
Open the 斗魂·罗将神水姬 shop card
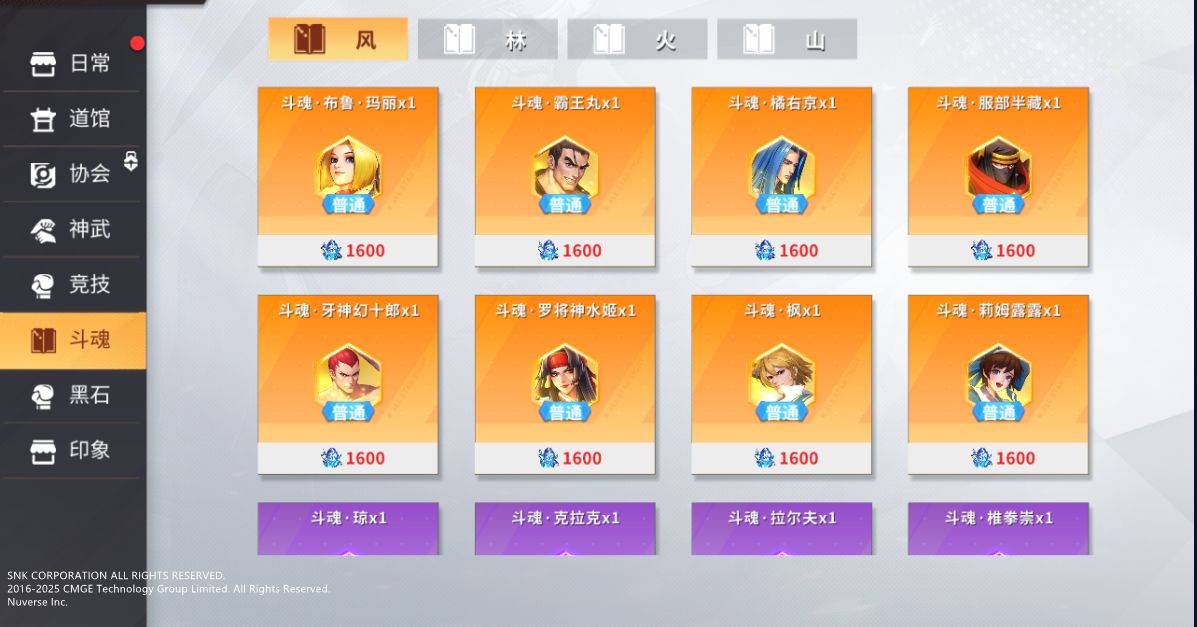[x=565, y=385]
